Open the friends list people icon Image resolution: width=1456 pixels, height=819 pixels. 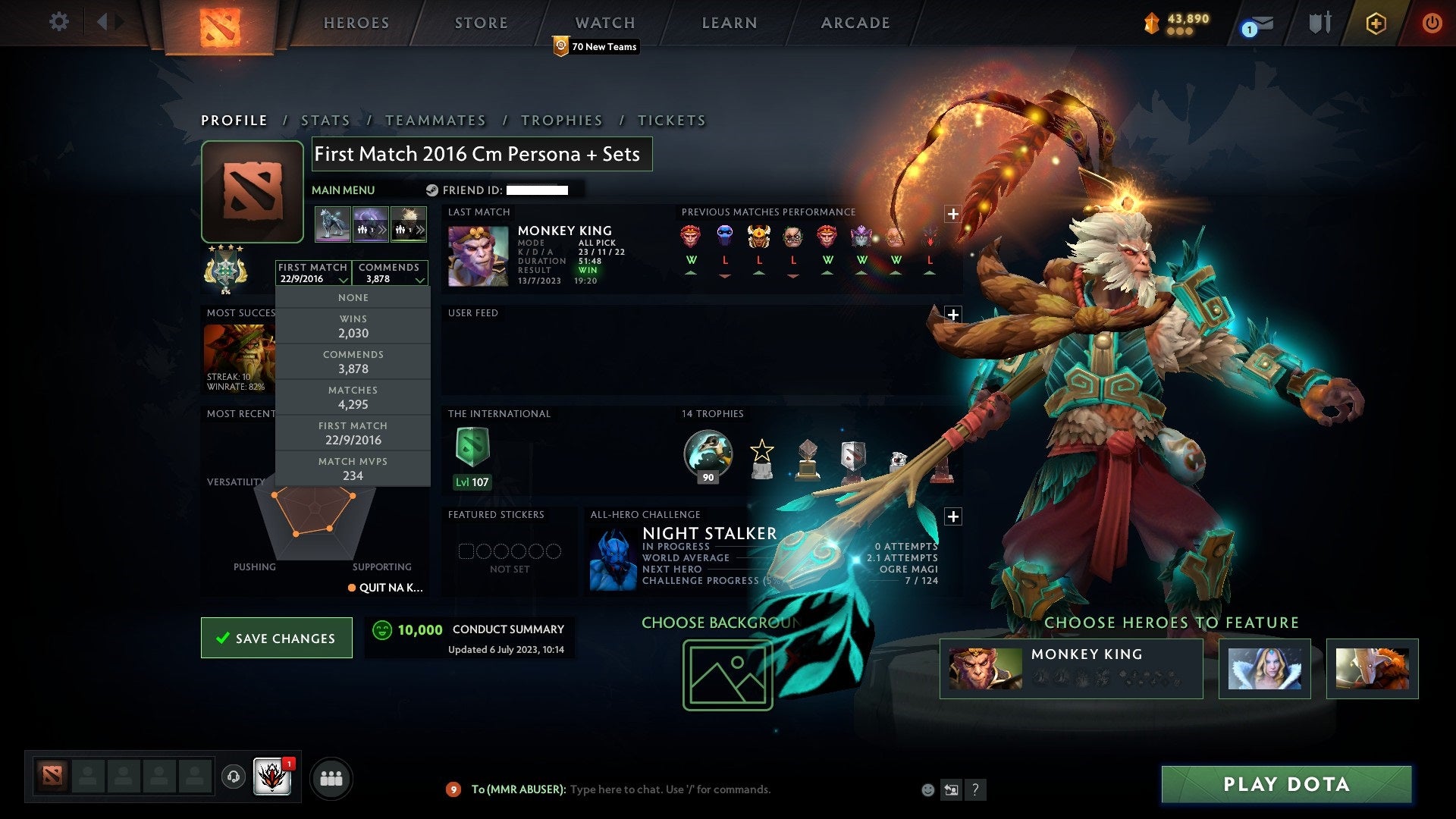(x=330, y=777)
